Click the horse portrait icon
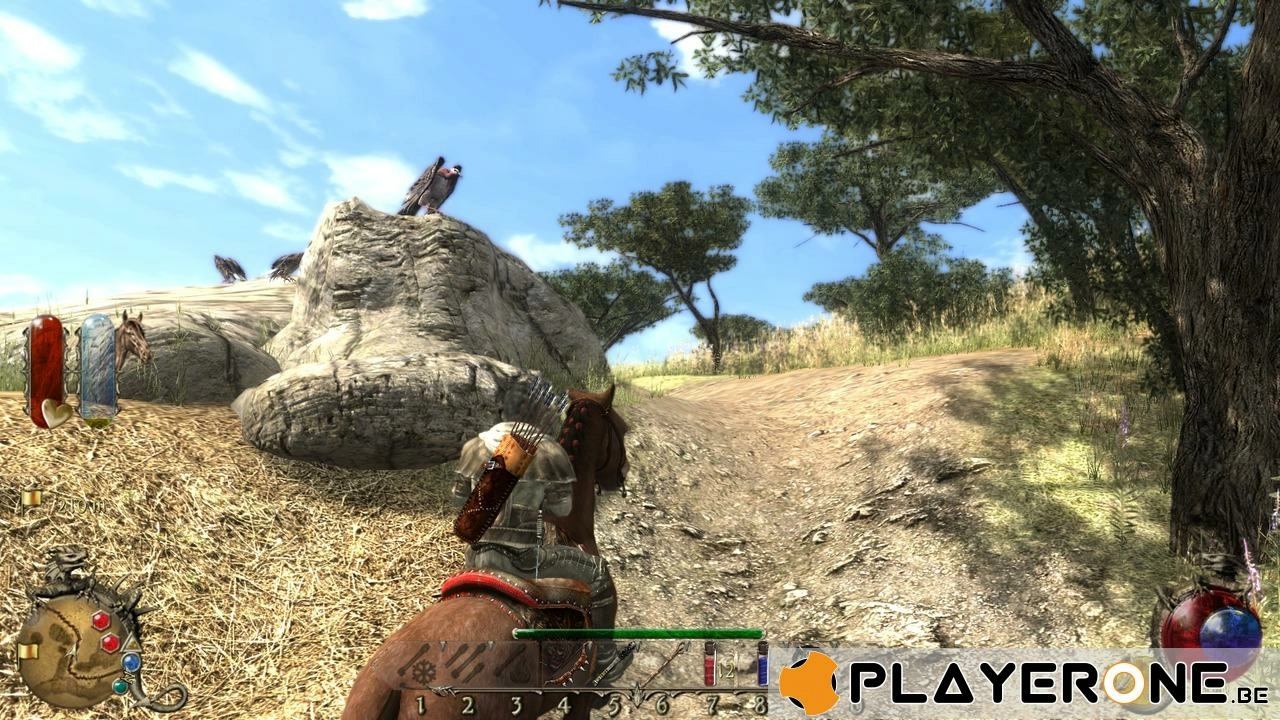This screenshot has height=720, width=1280. pyautogui.click(x=132, y=340)
